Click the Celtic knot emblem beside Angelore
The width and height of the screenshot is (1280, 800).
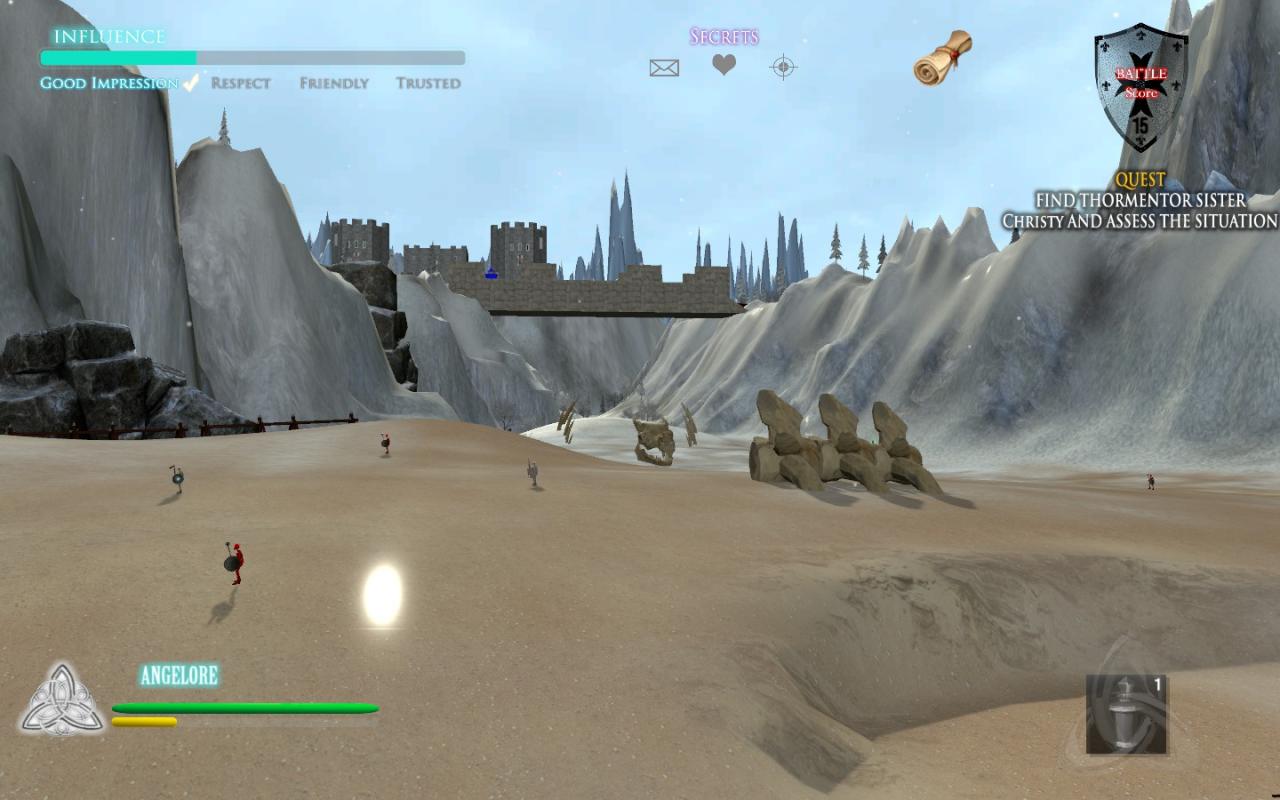coord(62,699)
